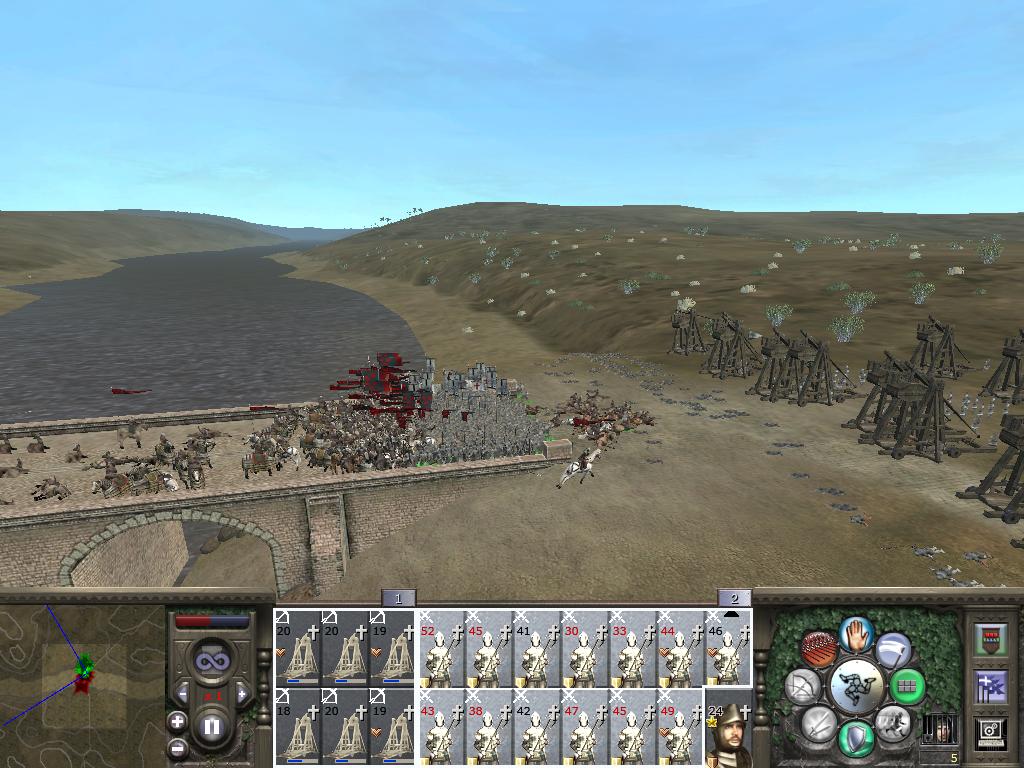This screenshot has width=1024, height=768.
Task: Toggle run mode with the running man icon
Action: [x=891, y=721]
